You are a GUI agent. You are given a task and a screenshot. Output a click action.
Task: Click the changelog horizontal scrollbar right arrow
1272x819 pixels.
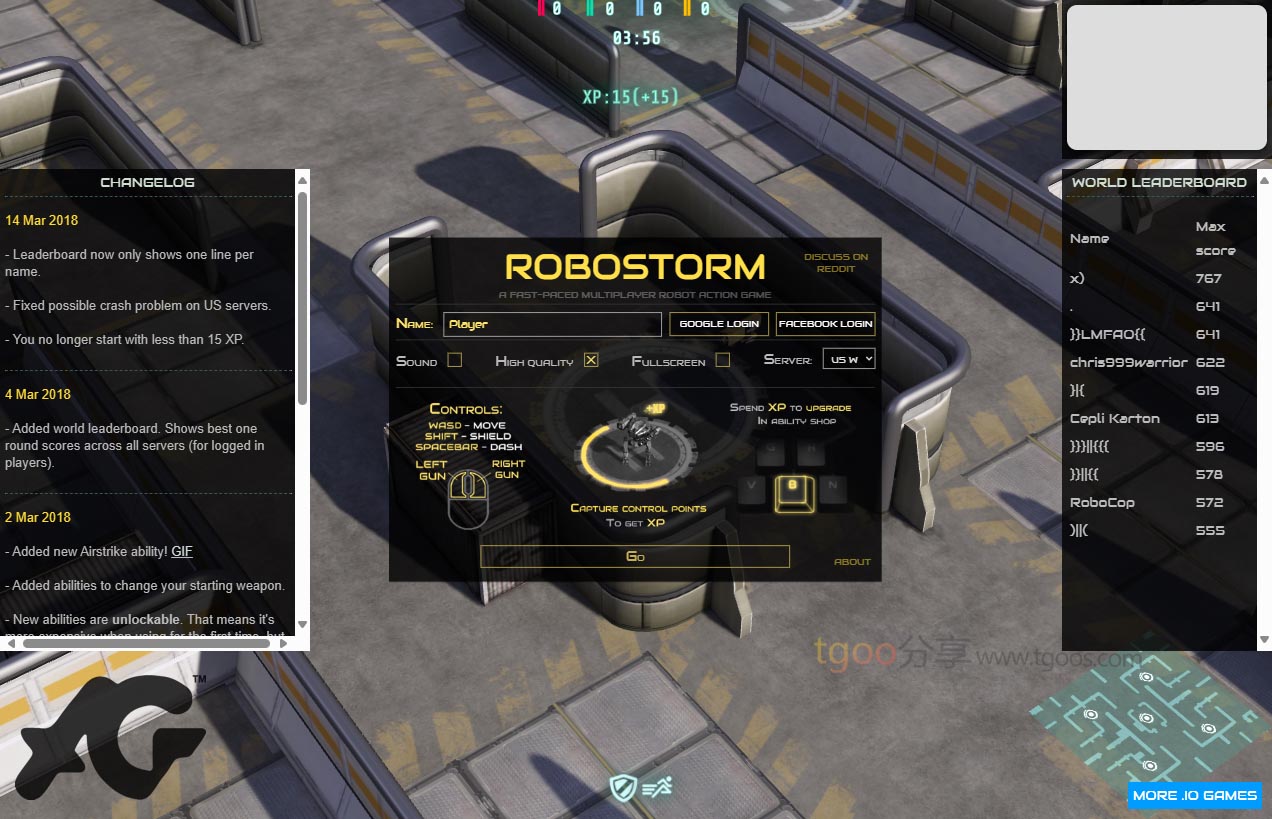284,643
